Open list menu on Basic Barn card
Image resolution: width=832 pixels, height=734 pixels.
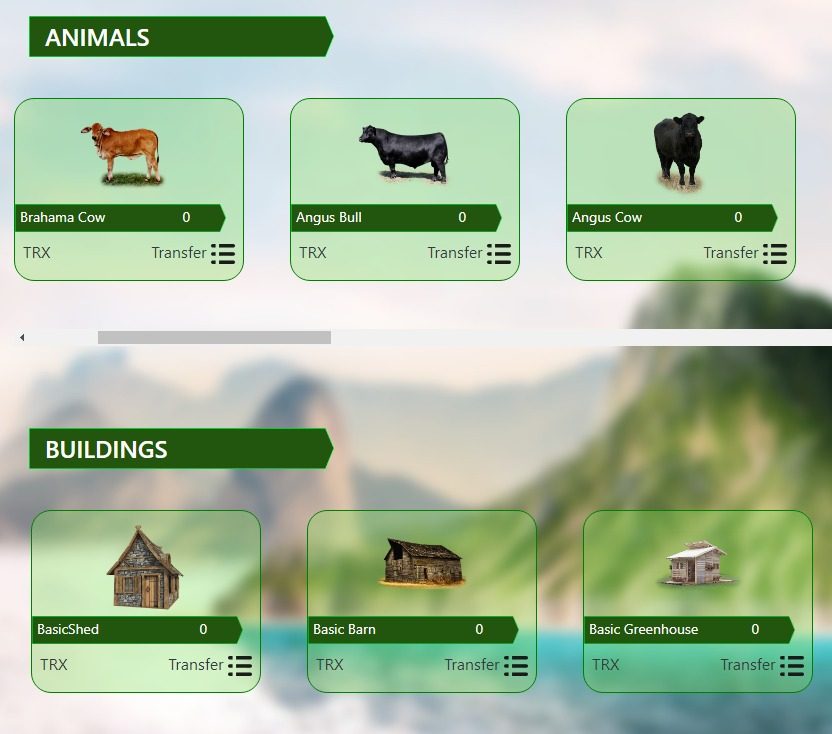click(516, 666)
